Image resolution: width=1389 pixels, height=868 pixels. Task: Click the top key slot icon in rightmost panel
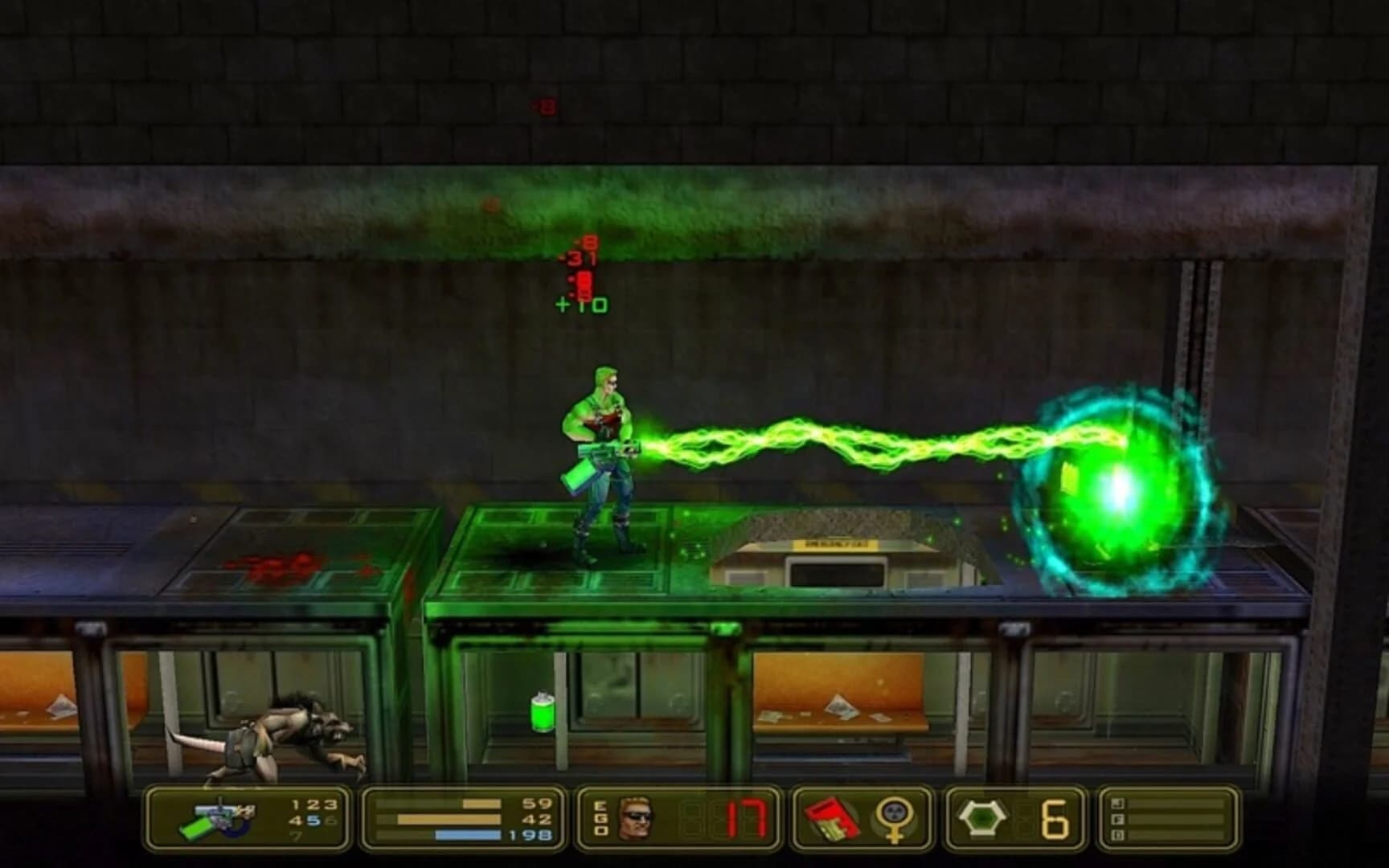click(x=1118, y=802)
